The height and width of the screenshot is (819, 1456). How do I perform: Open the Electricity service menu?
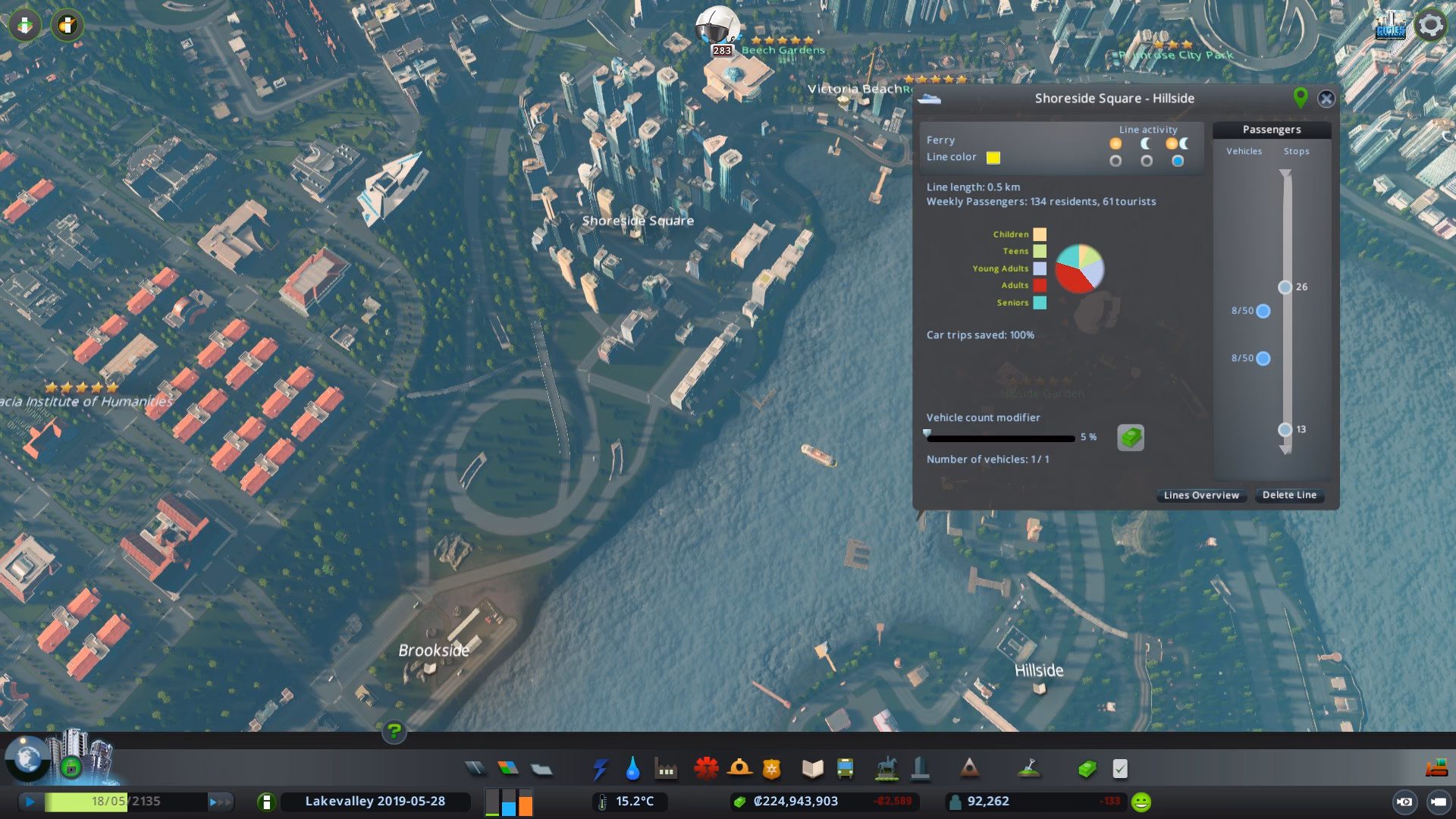[601, 768]
